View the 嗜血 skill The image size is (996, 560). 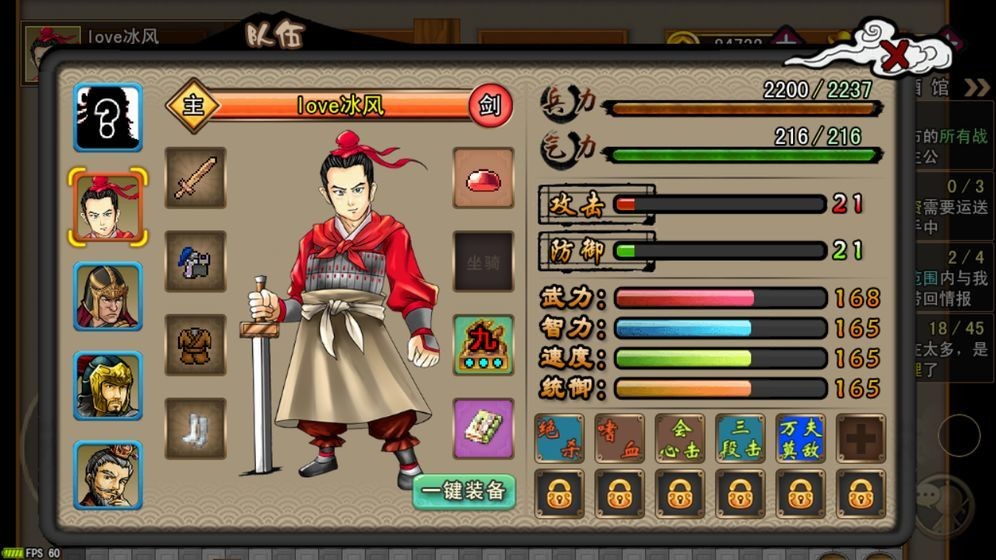point(619,438)
